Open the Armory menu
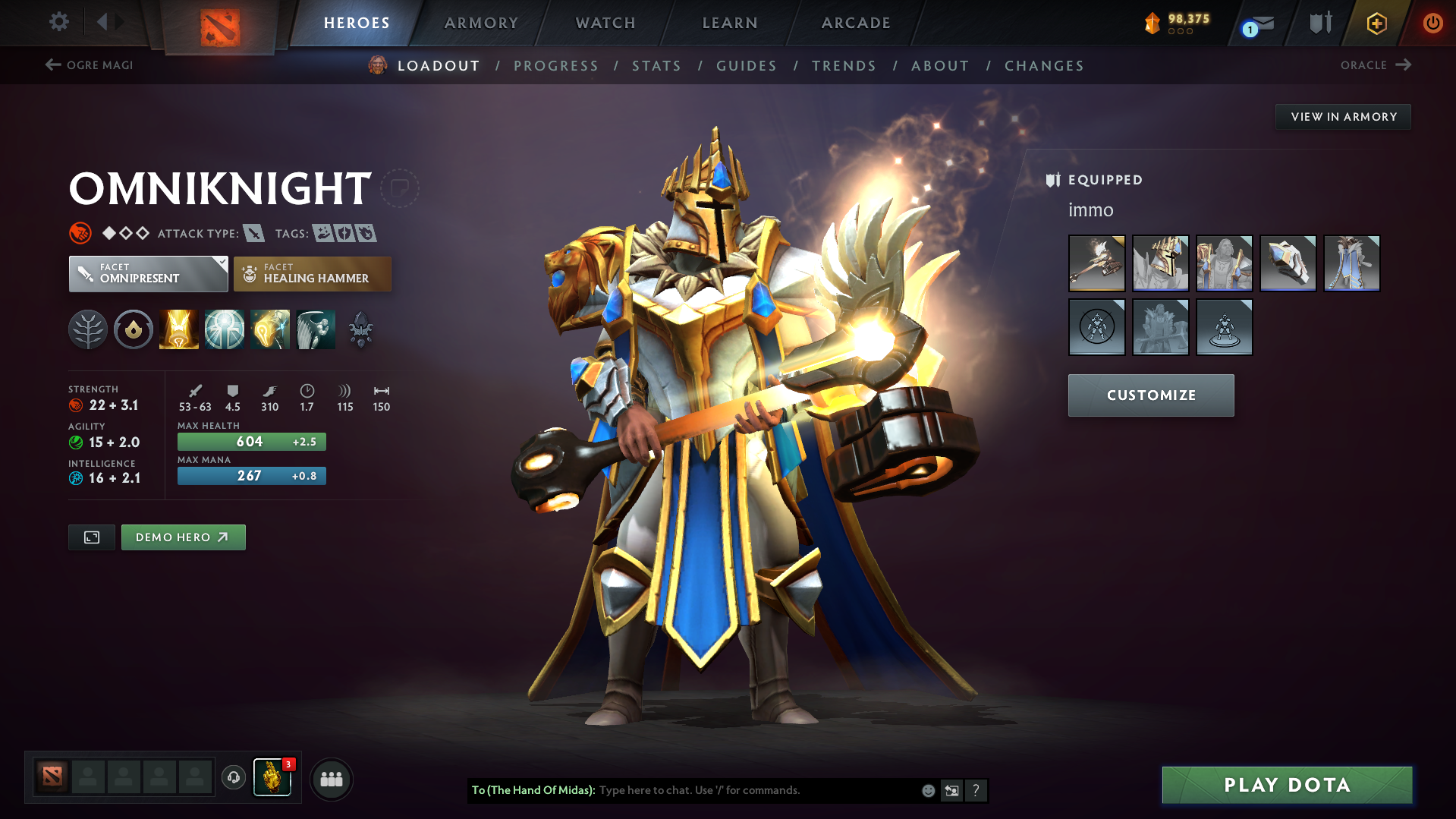Image resolution: width=1456 pixels, height=819 pixels. click(481, 23)
